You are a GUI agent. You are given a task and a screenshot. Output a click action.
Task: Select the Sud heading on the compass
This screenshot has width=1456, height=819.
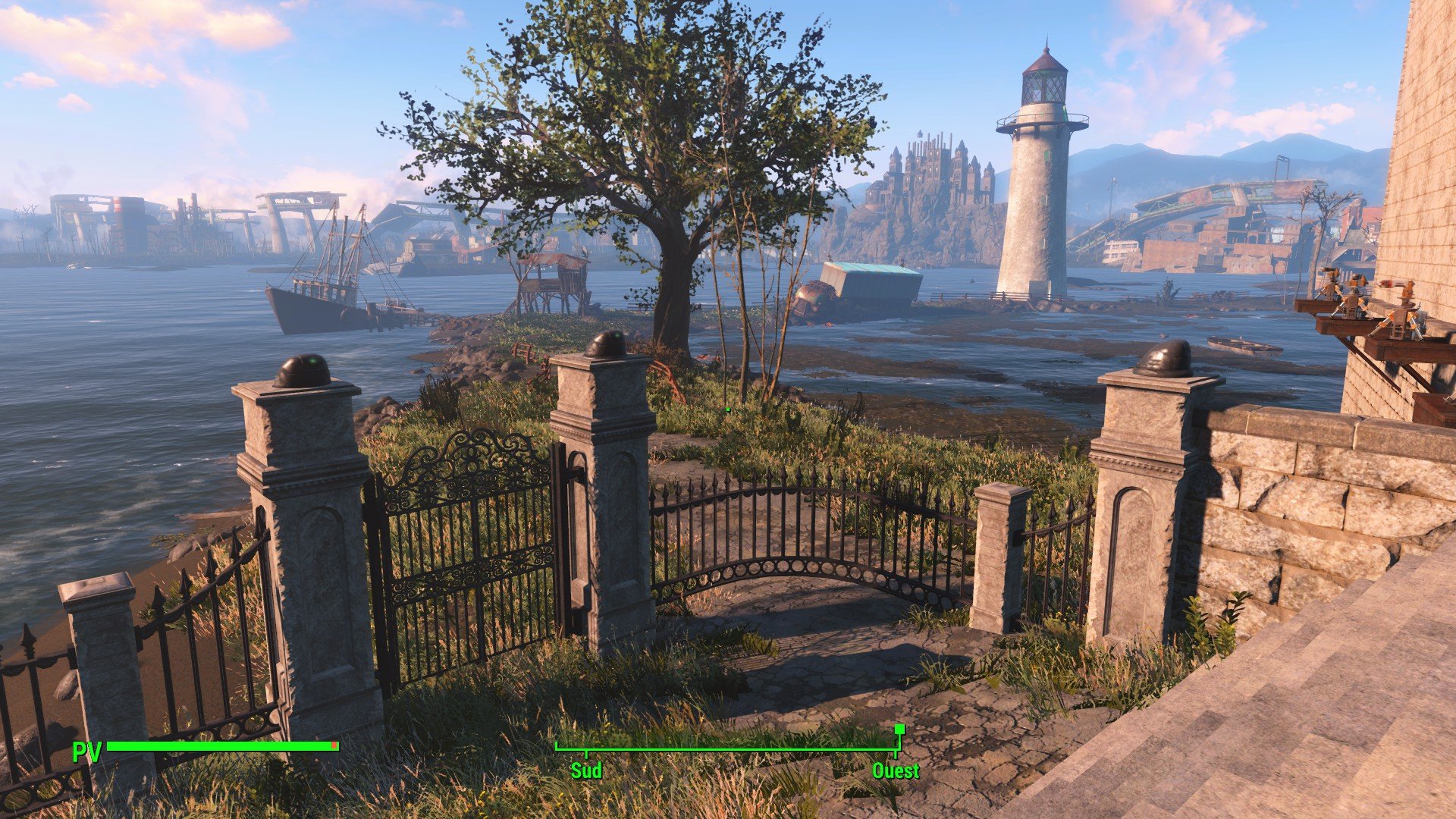pyautogui.click(x=586, y=771)
